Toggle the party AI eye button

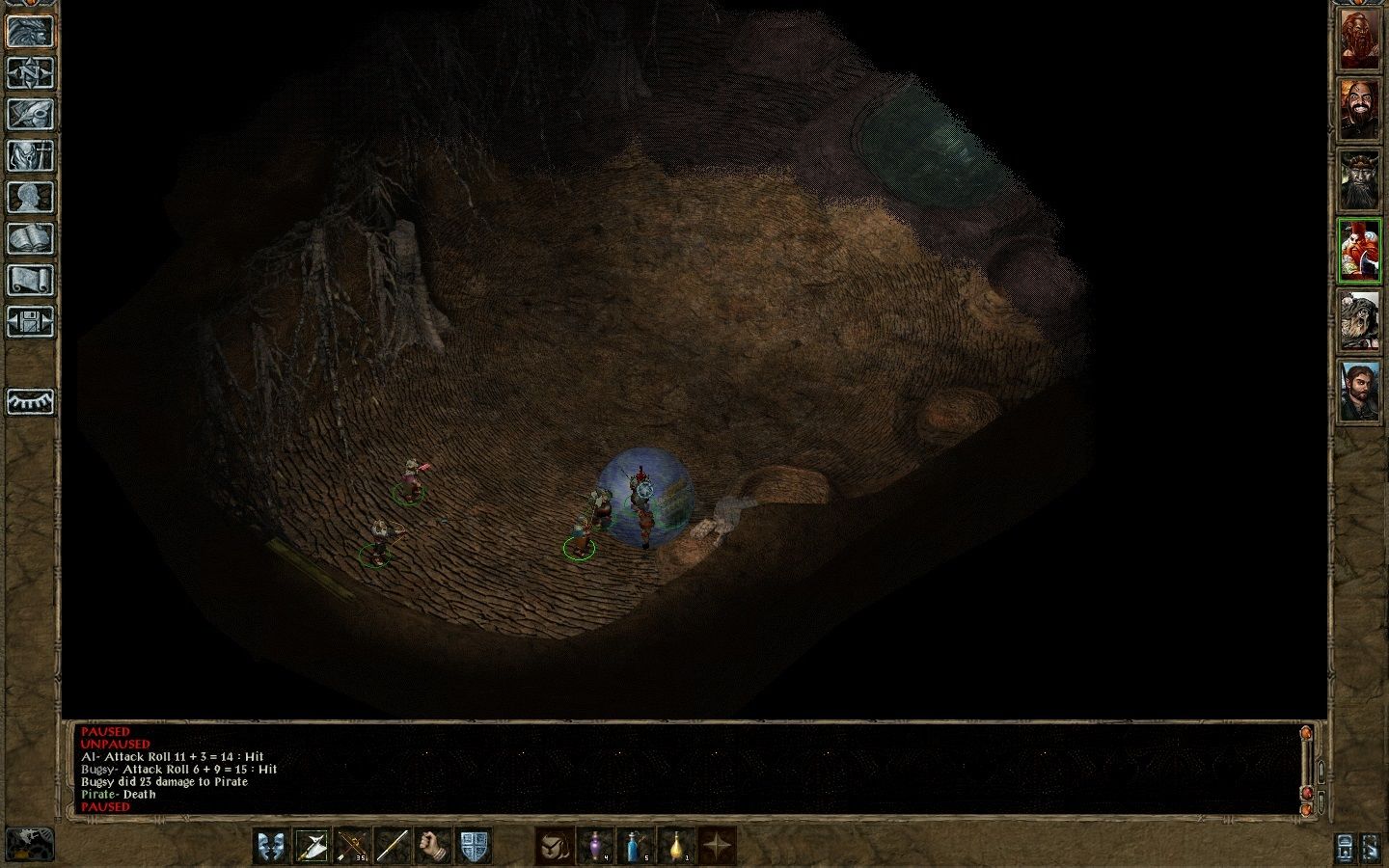point(30,401)
